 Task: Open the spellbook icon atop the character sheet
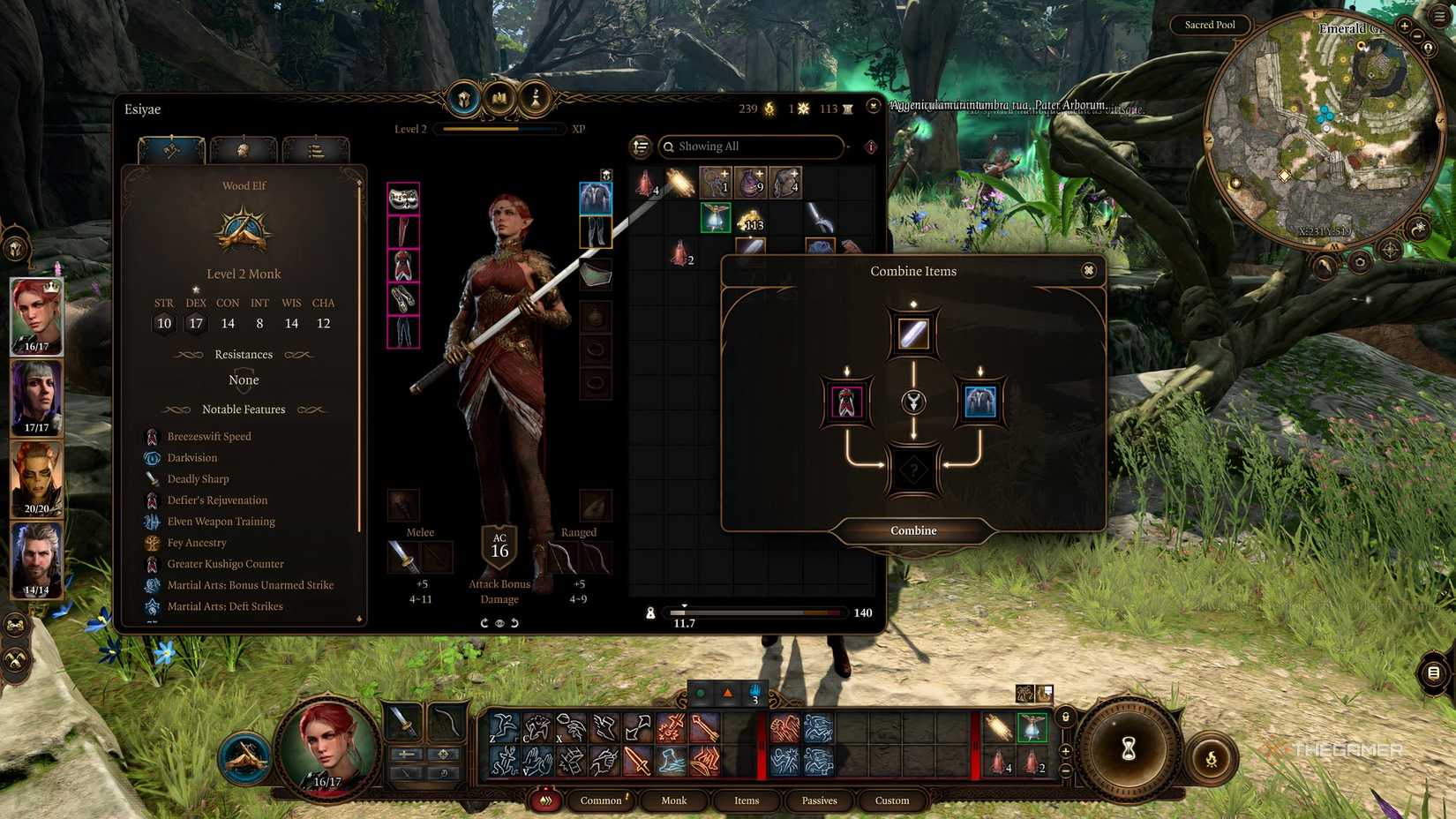pyautogui.click(x=499, y=98)
